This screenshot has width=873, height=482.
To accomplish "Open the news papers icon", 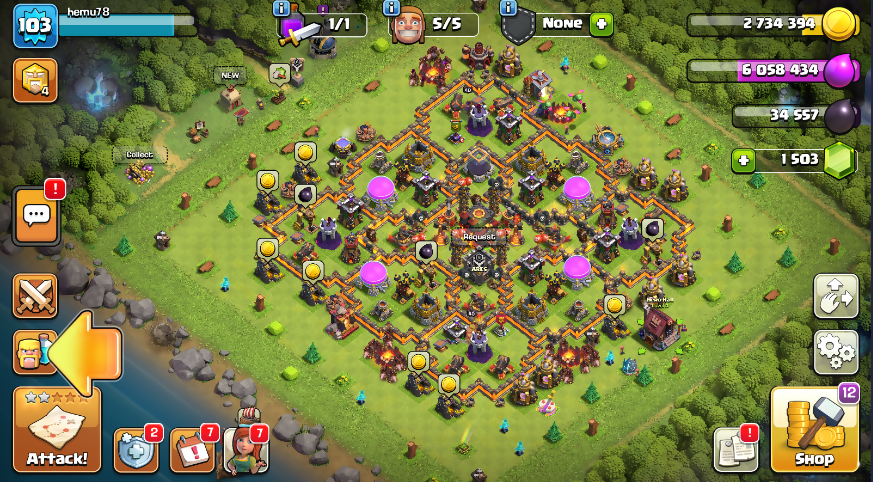I will click(x=734, y=449).
